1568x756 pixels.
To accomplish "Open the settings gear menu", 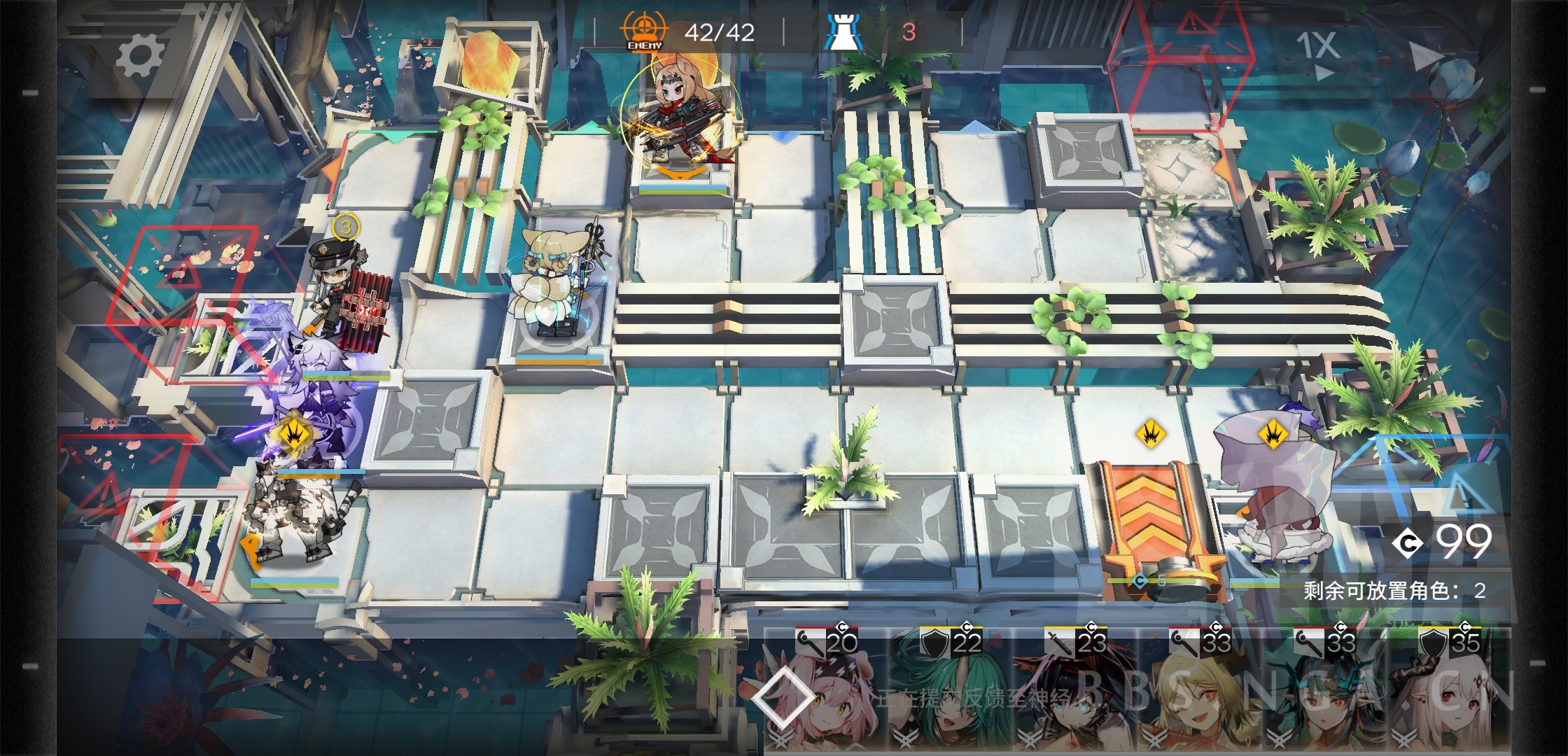I will (x=140, y=55).
